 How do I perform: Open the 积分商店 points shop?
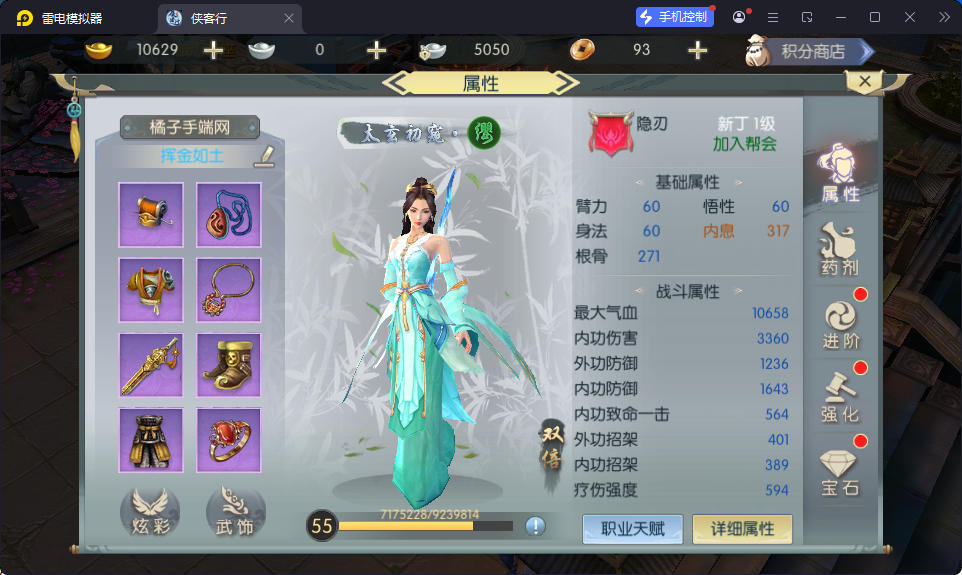tap(811, 50)
